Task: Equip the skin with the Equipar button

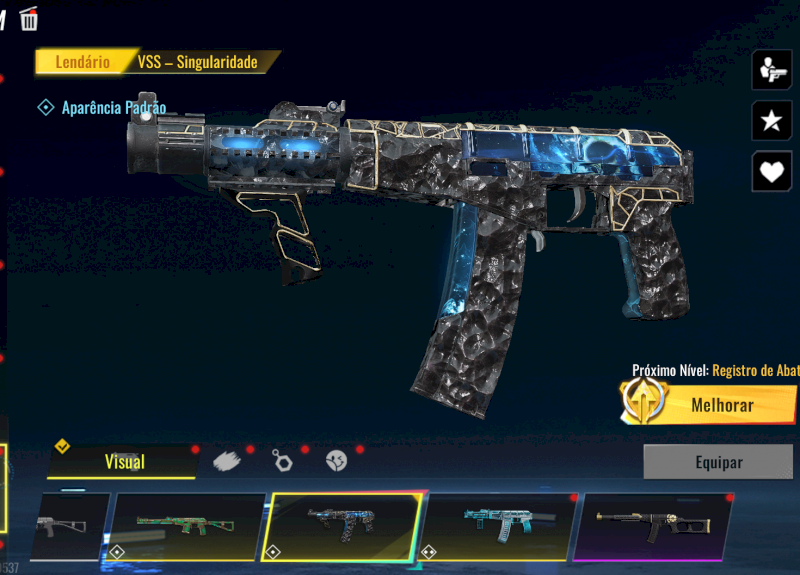Action: pyautogui.click(x=718, y=462)
